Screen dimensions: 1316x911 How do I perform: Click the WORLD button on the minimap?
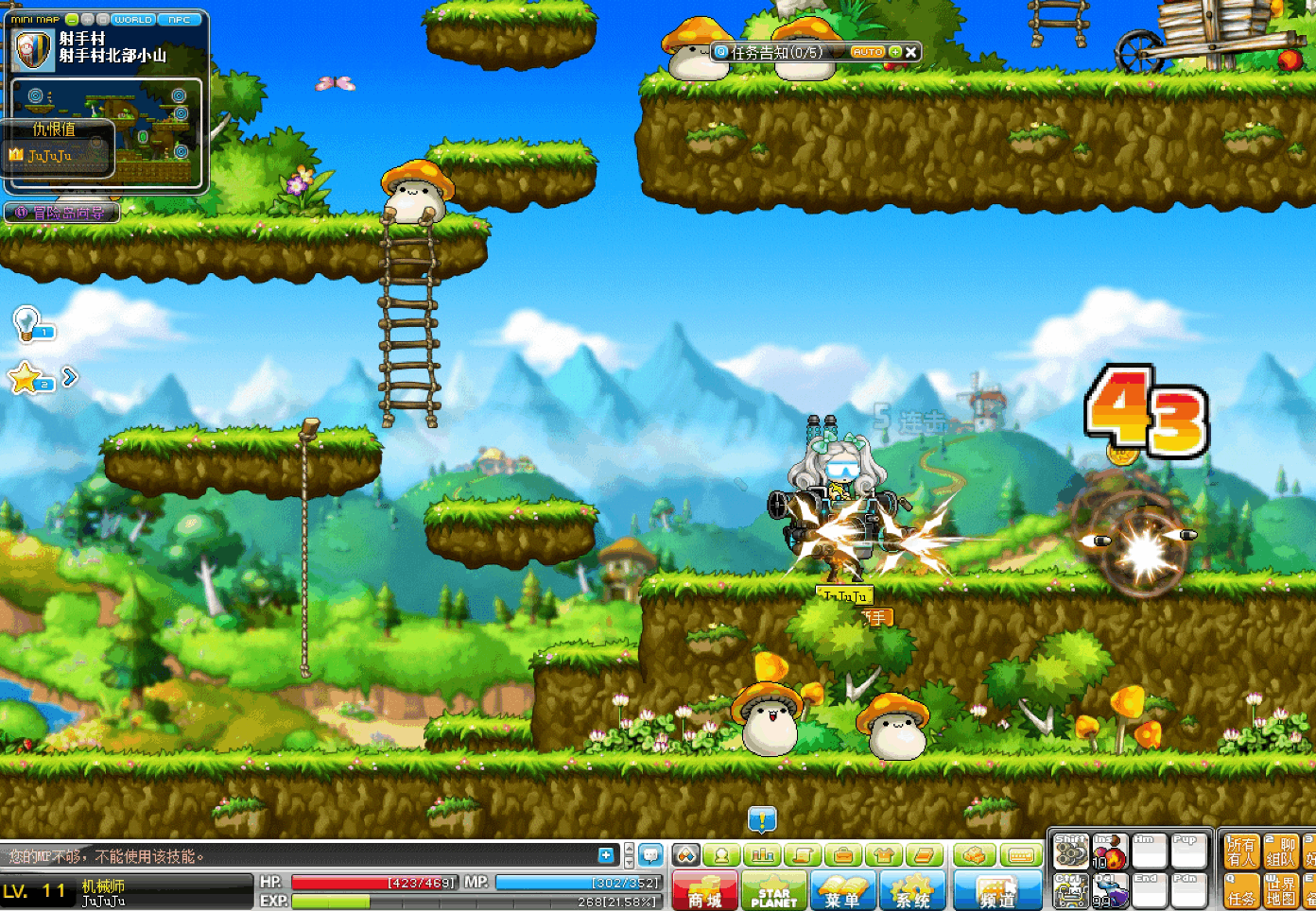tap(132, 19)
